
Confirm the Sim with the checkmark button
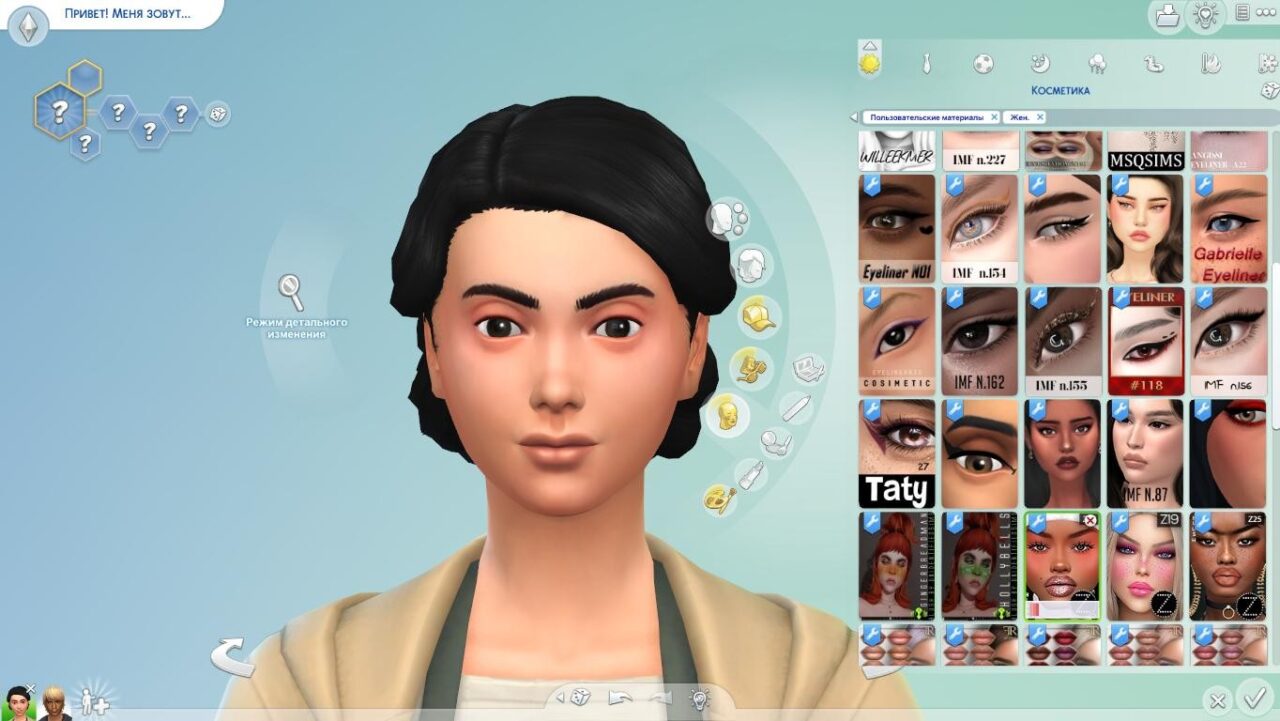pyautogui.click(x=1251, y=698)
